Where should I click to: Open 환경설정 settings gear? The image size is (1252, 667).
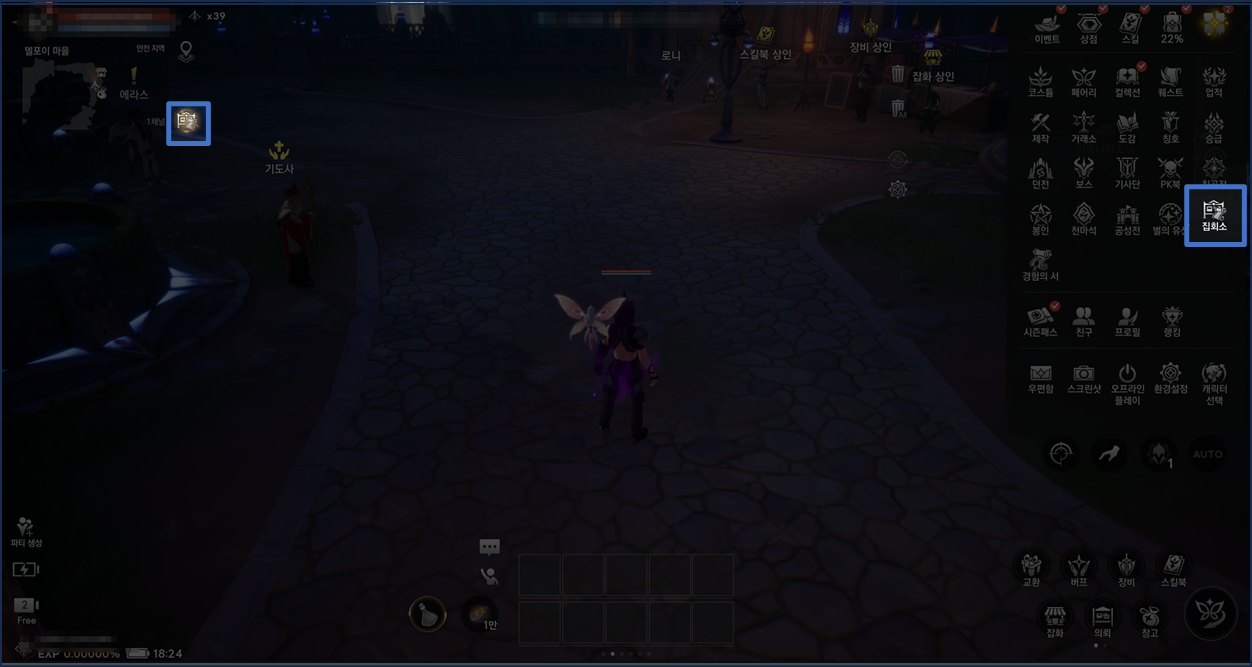click(x=1170, y=377)
